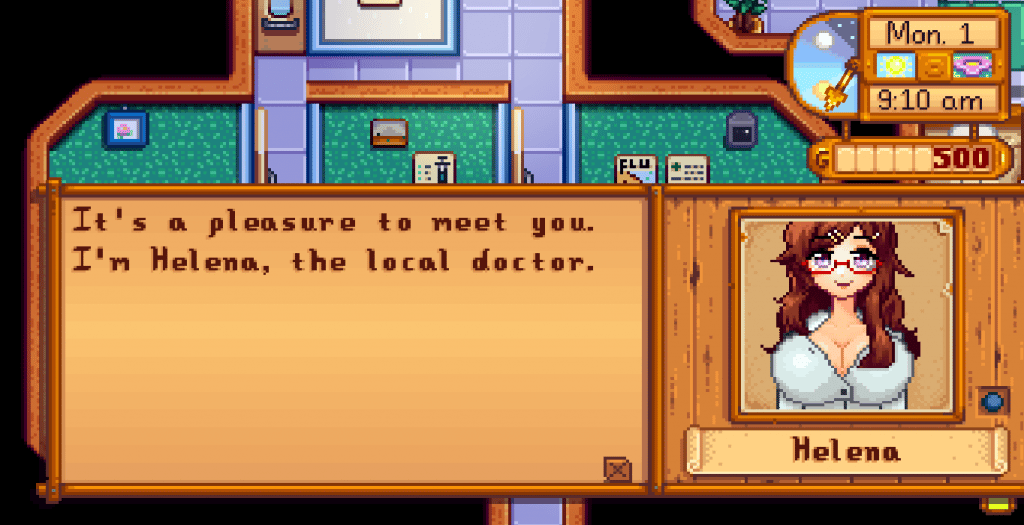Select the sunny weather icon
This screenshot has height=525, width=1024.
point(895,67)
